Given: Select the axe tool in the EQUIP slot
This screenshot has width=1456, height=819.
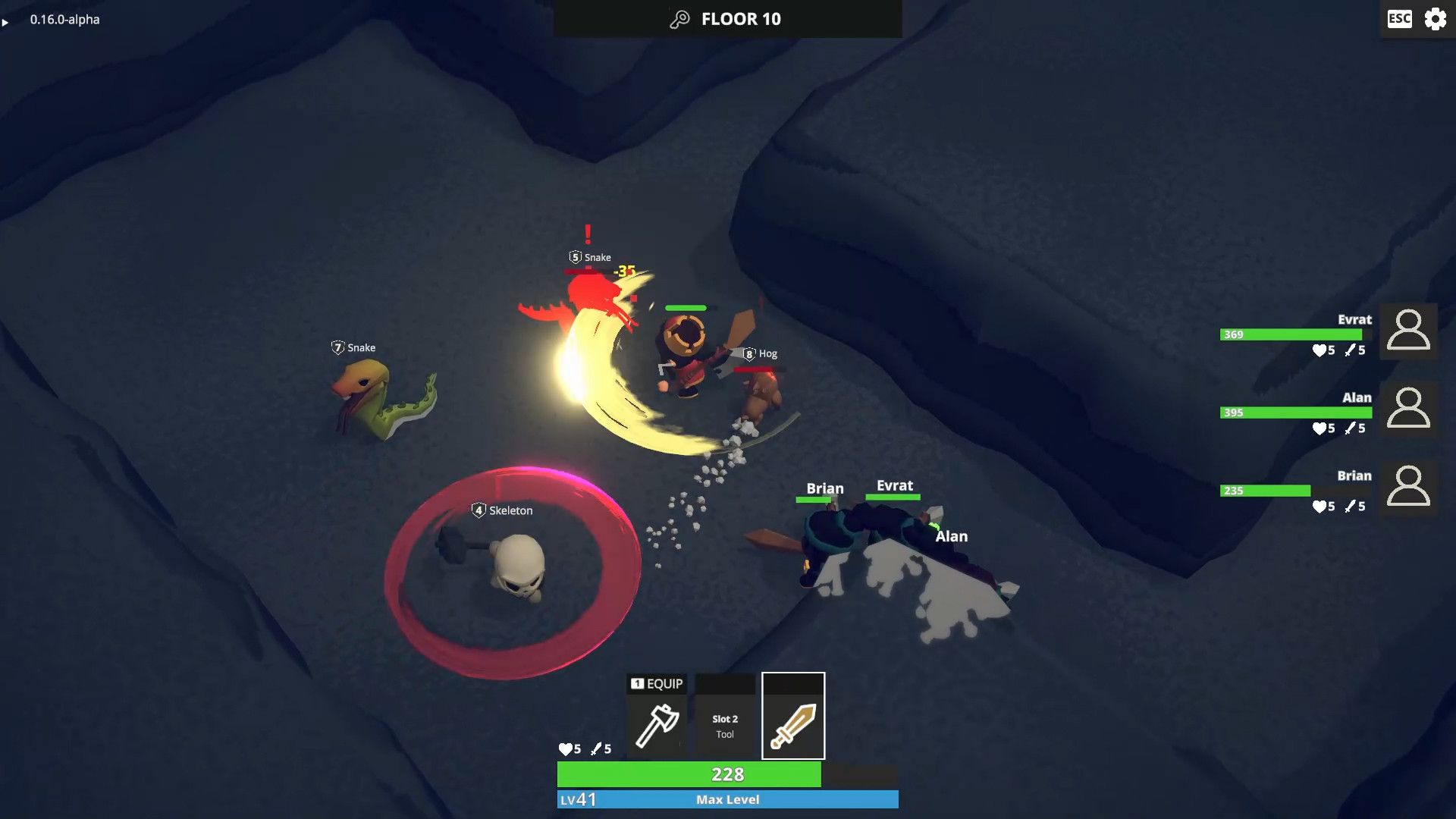Looking at the screenshot, I should pyautogui.click(x=657, y=724).
